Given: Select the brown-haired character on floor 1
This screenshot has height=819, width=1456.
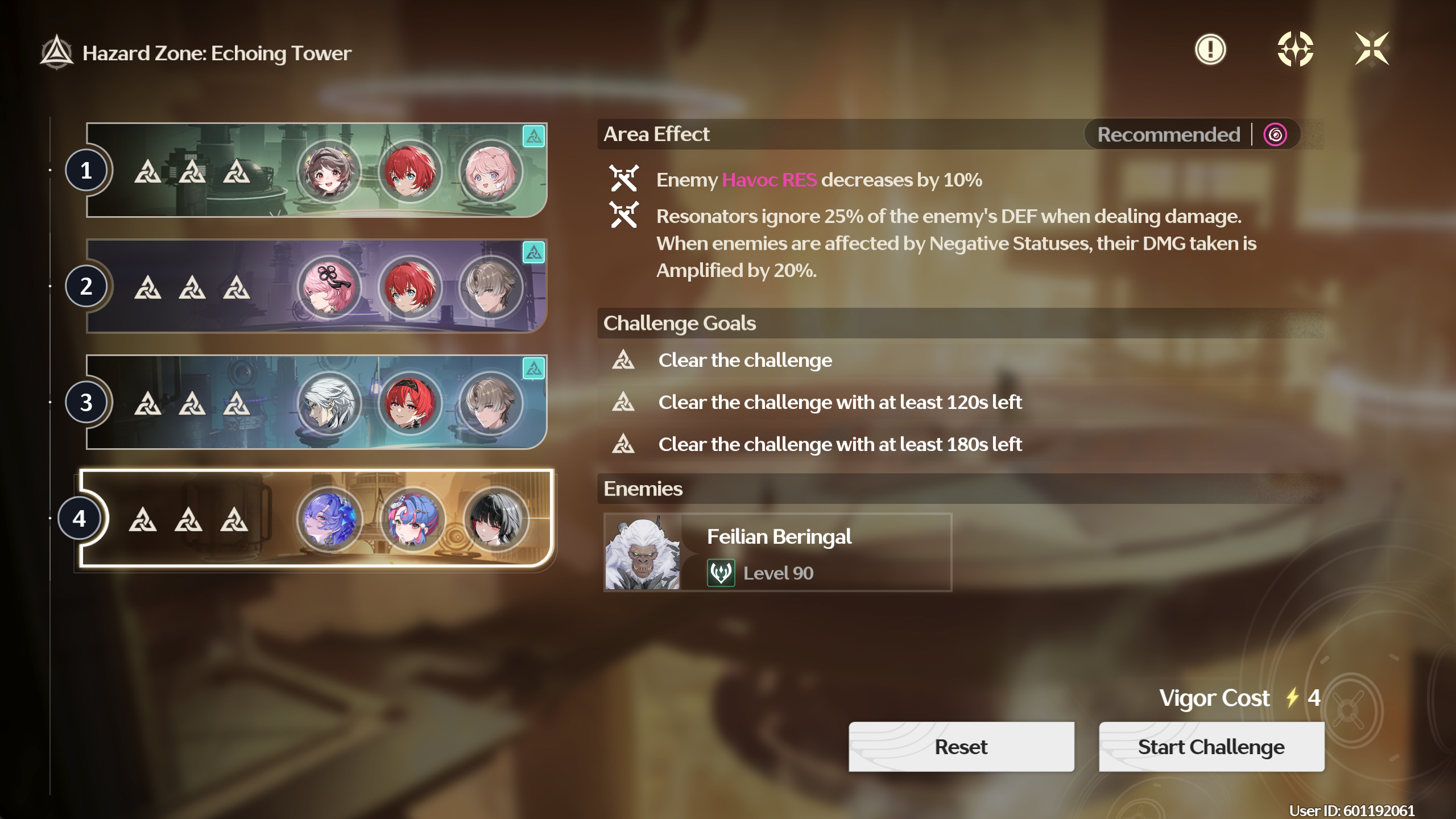Looking at the screenshot, I should (329, 171).
